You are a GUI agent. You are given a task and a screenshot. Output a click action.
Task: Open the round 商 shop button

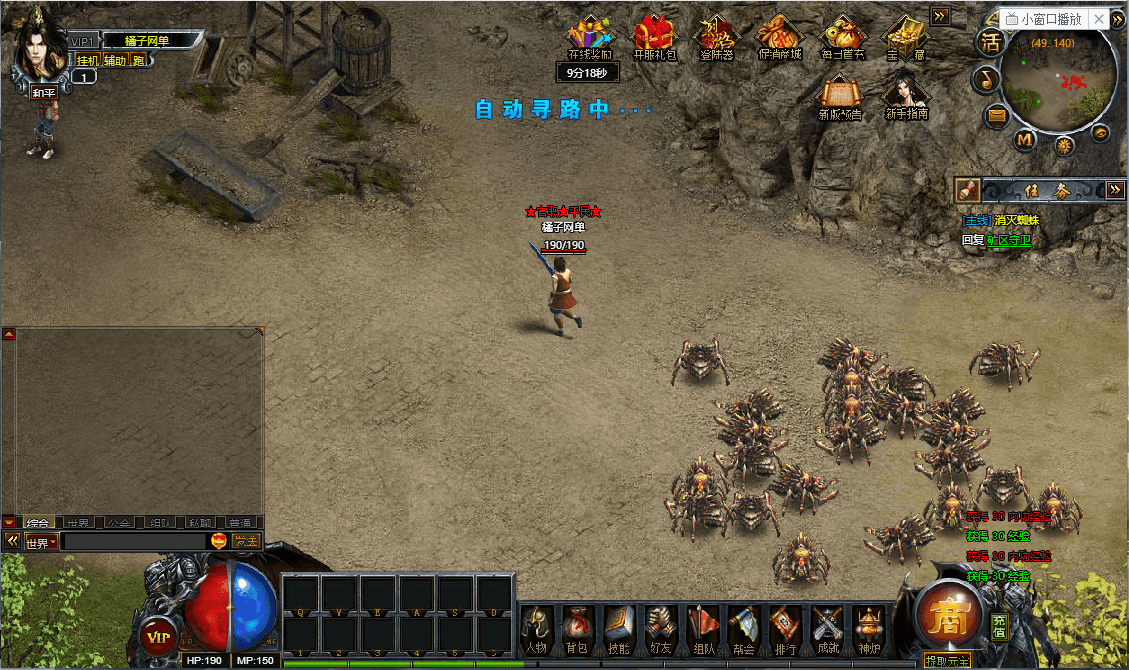[x=949, y=619]
